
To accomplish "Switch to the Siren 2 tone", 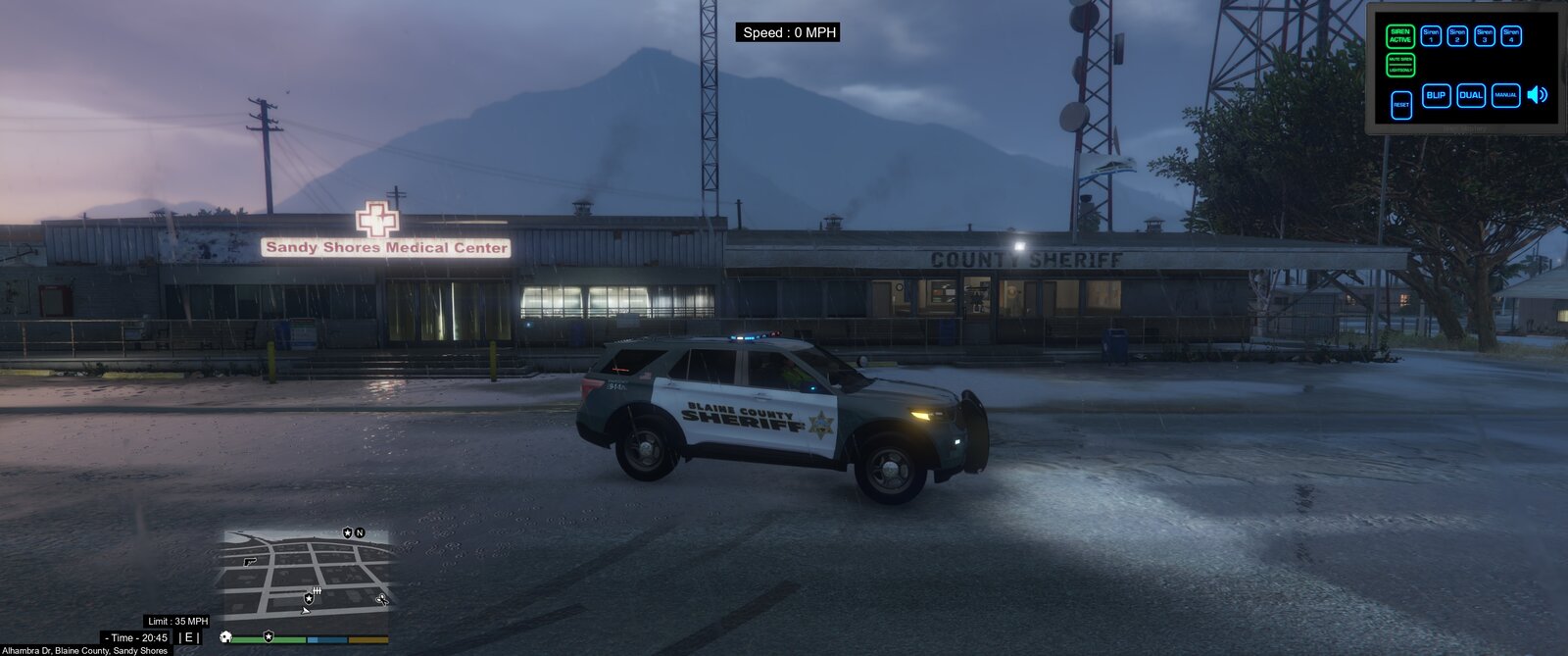I will 1457,36.
